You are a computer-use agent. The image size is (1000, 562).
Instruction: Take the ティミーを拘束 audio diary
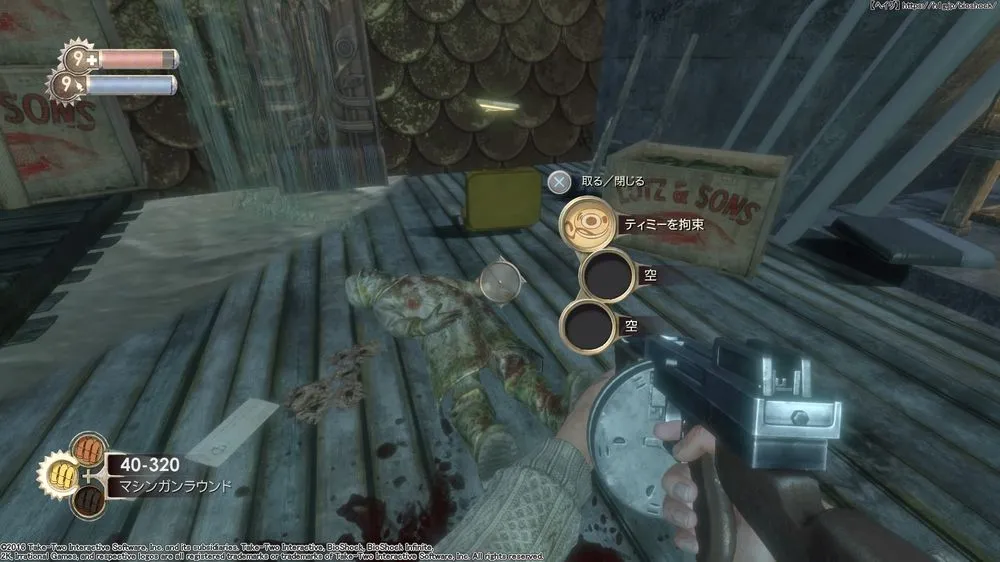(x=586, y=225)
